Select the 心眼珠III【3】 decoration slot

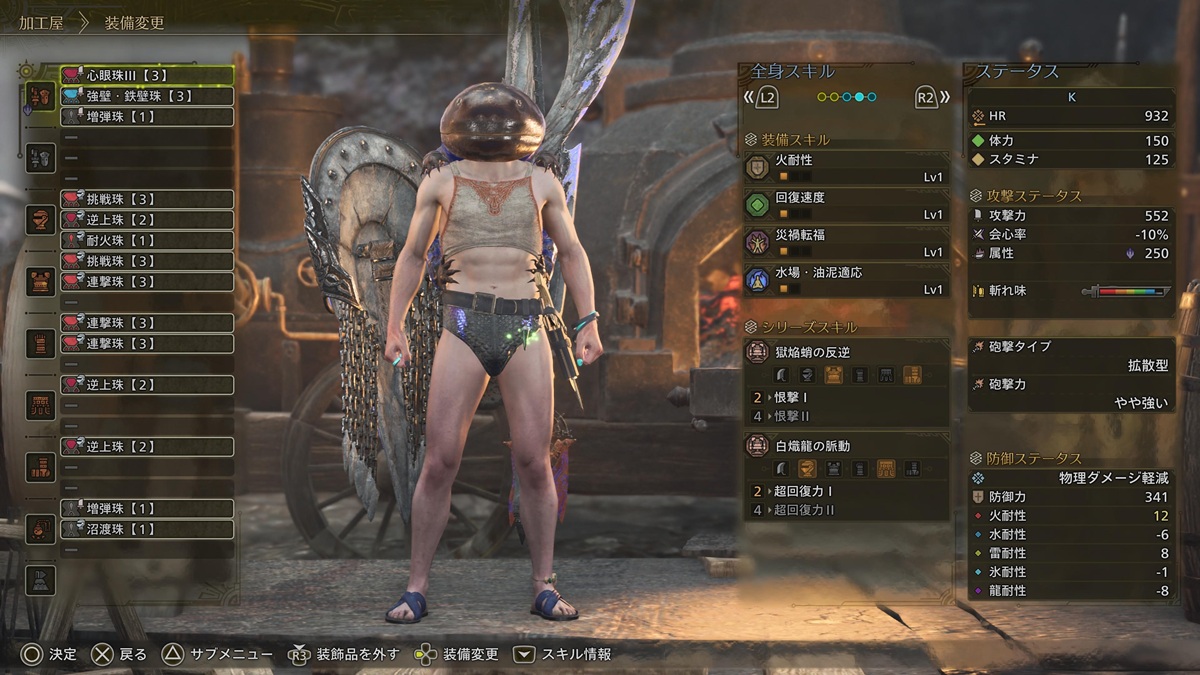coord(147,75)
